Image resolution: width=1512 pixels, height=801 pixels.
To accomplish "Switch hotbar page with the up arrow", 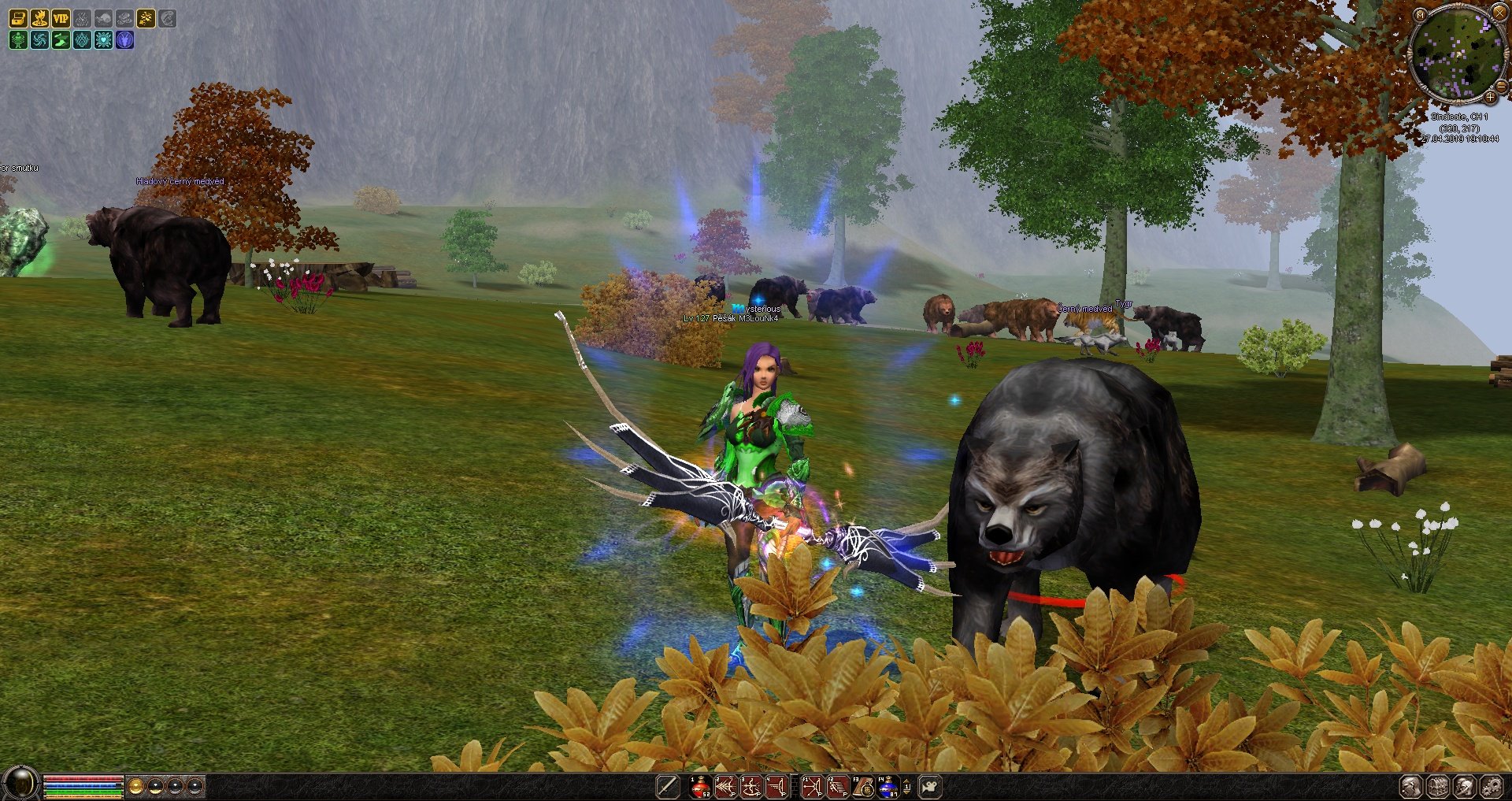I will click(x=907, y=781).
